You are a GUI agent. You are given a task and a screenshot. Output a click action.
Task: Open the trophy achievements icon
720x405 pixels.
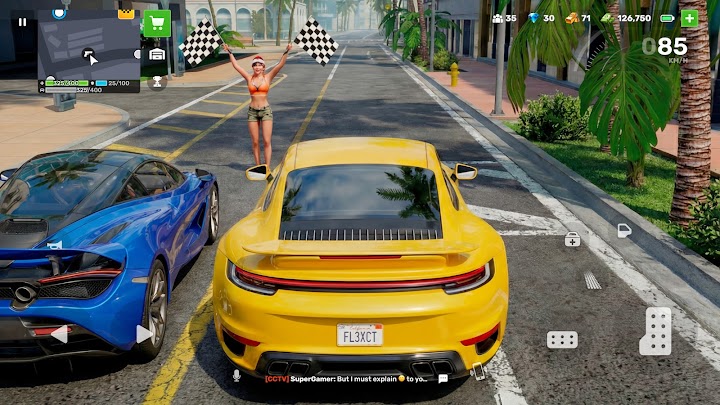point(157,82)
